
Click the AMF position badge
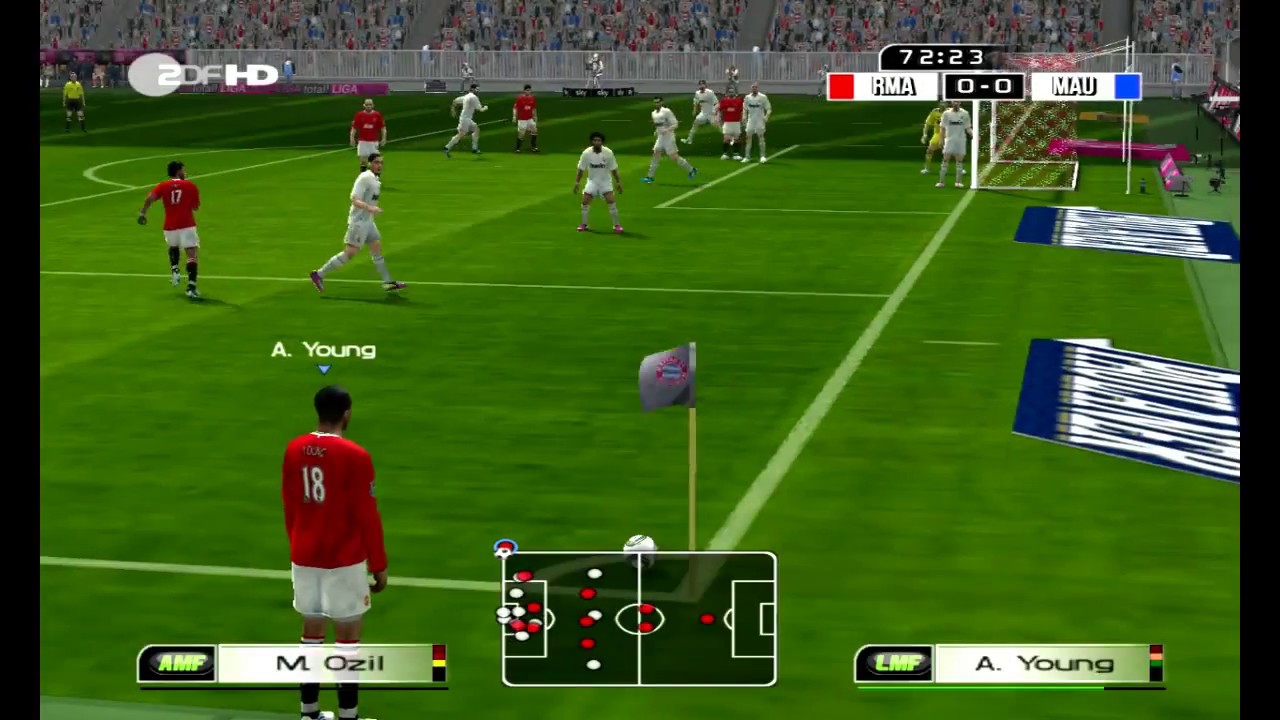tap(178, 664)
